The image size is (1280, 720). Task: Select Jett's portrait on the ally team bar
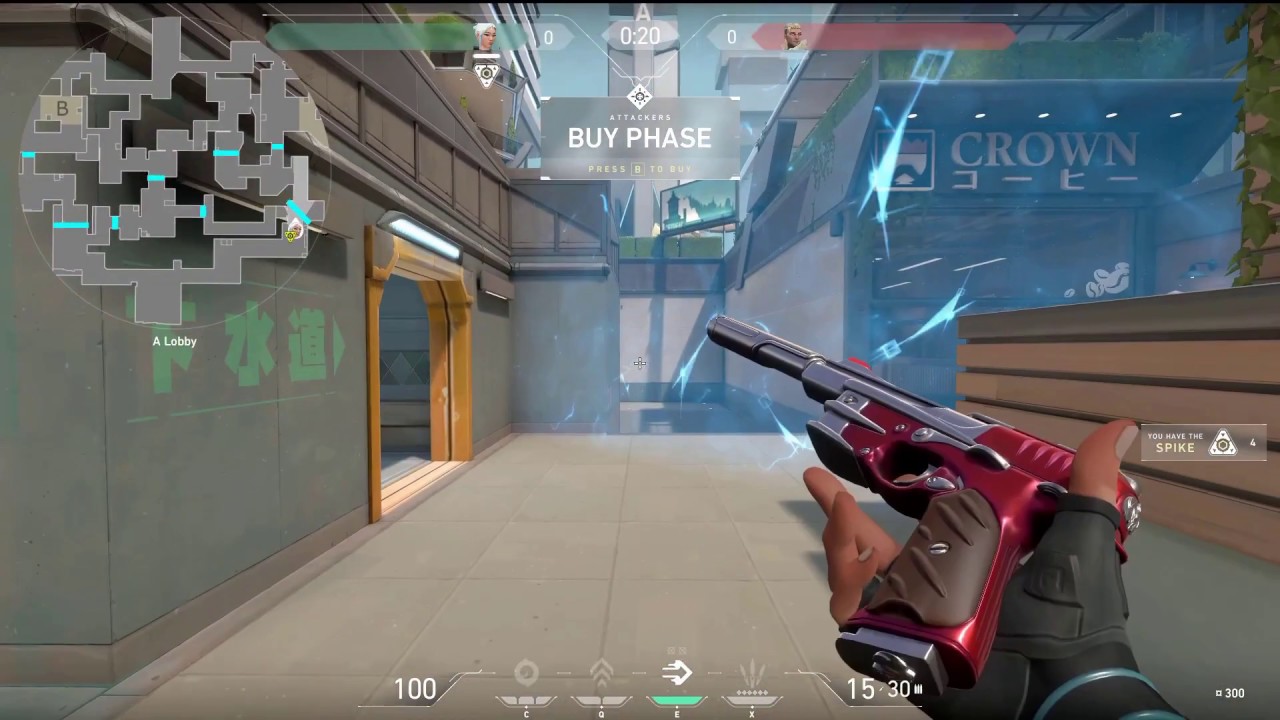click(486, 37)
